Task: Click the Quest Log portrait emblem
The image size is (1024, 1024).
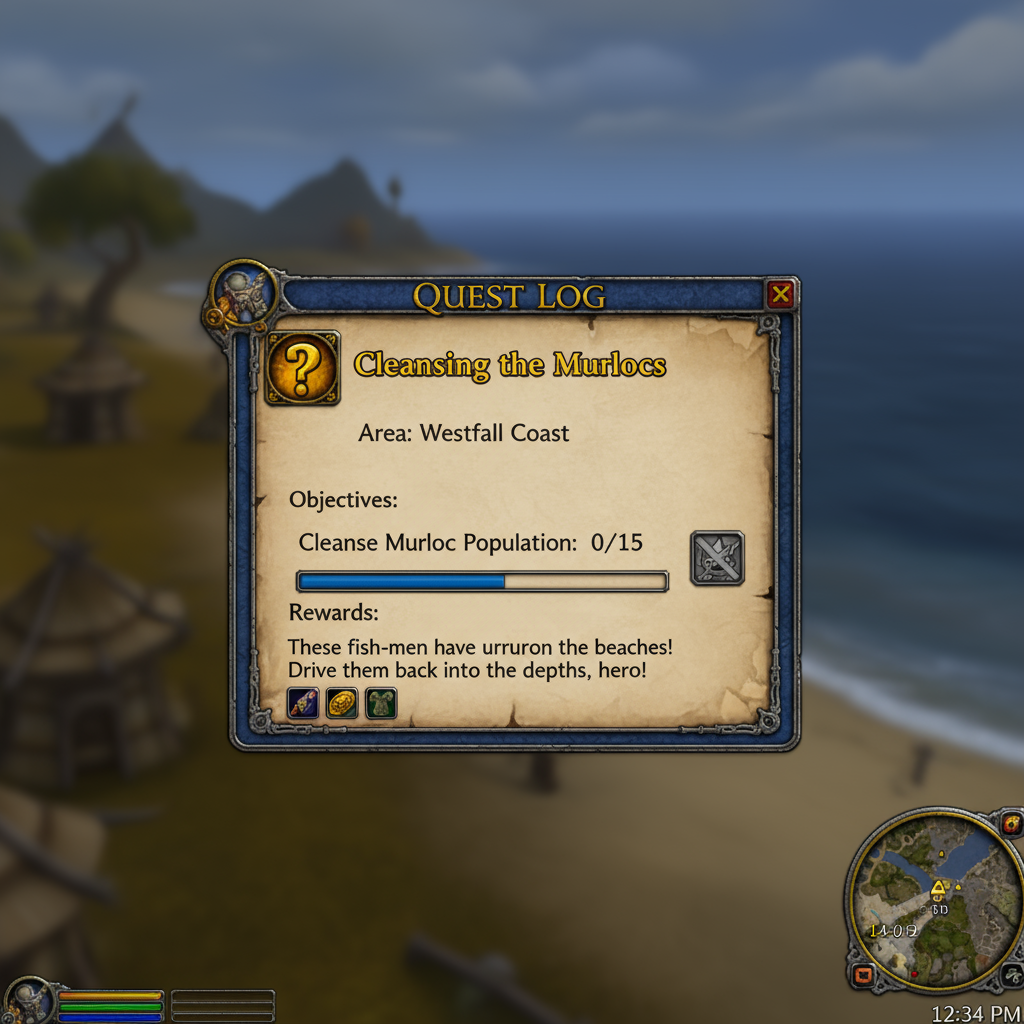Action: pos(243,295)
